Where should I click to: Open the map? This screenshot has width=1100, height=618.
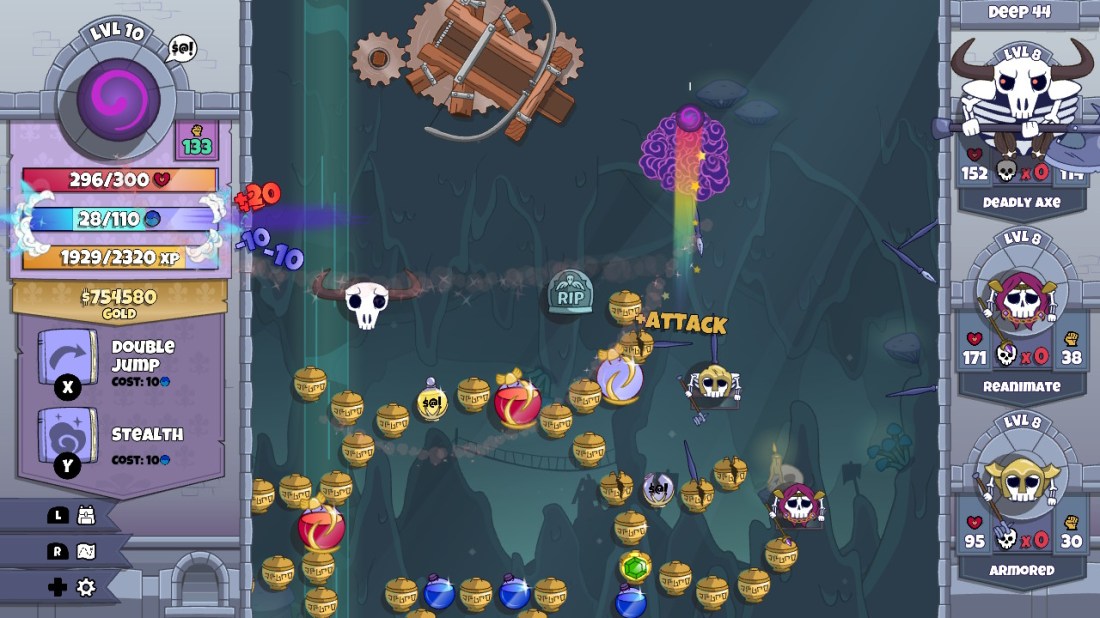point(86,551)
